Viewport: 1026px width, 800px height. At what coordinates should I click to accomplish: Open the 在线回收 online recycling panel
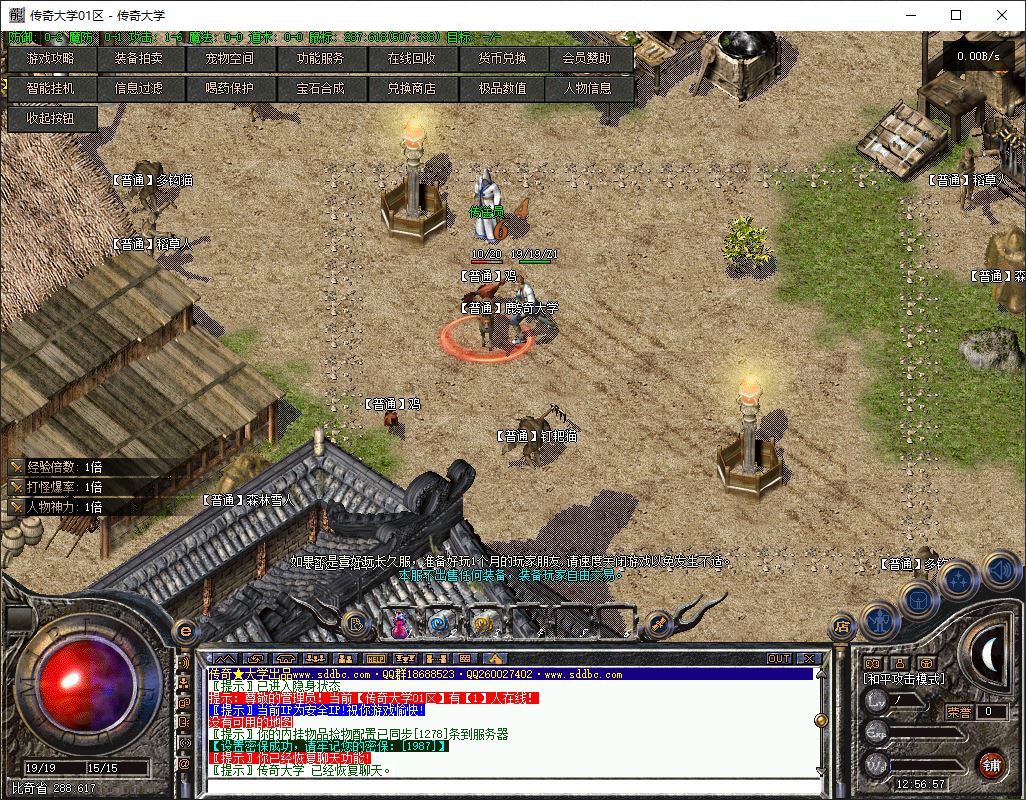point(411,58)
